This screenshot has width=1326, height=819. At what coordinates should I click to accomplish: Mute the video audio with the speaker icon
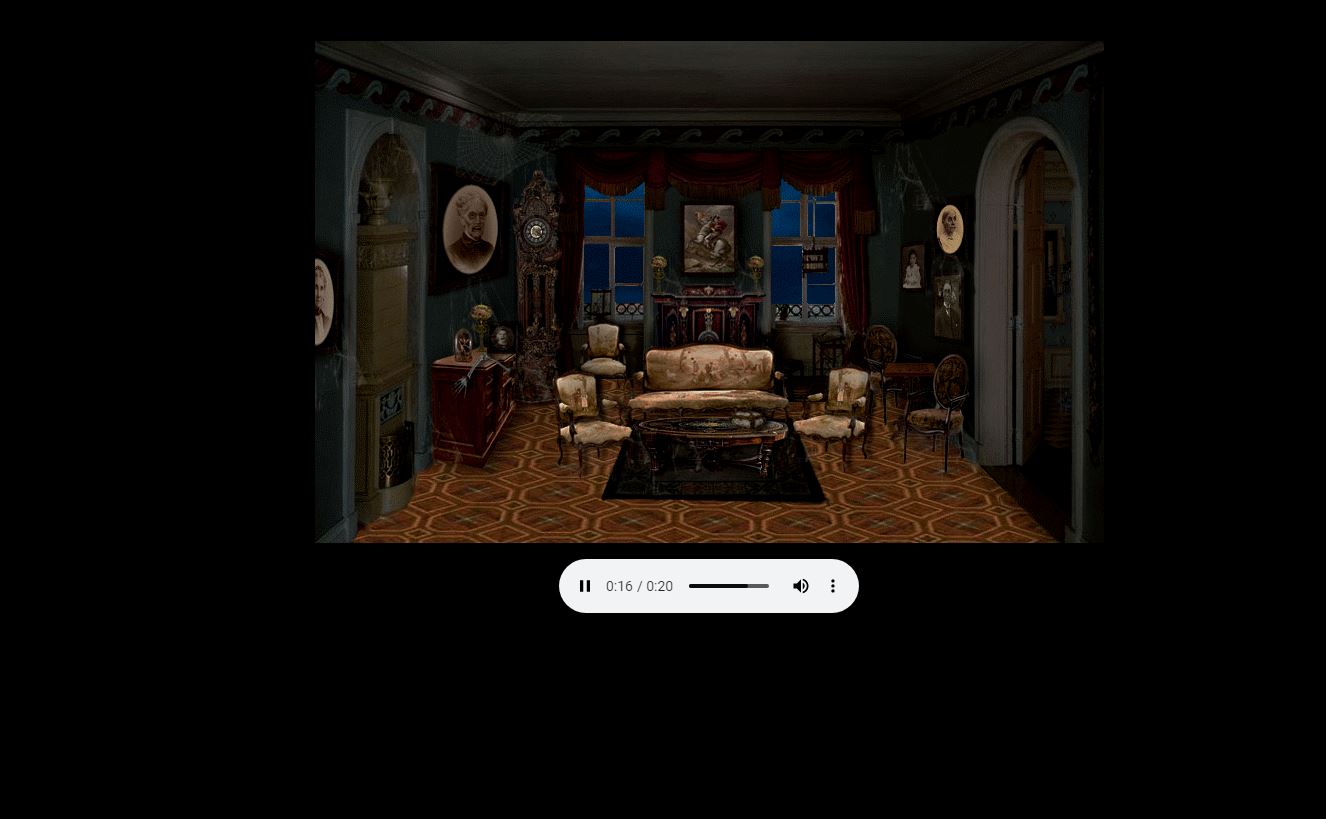click(x=800, y=586)
